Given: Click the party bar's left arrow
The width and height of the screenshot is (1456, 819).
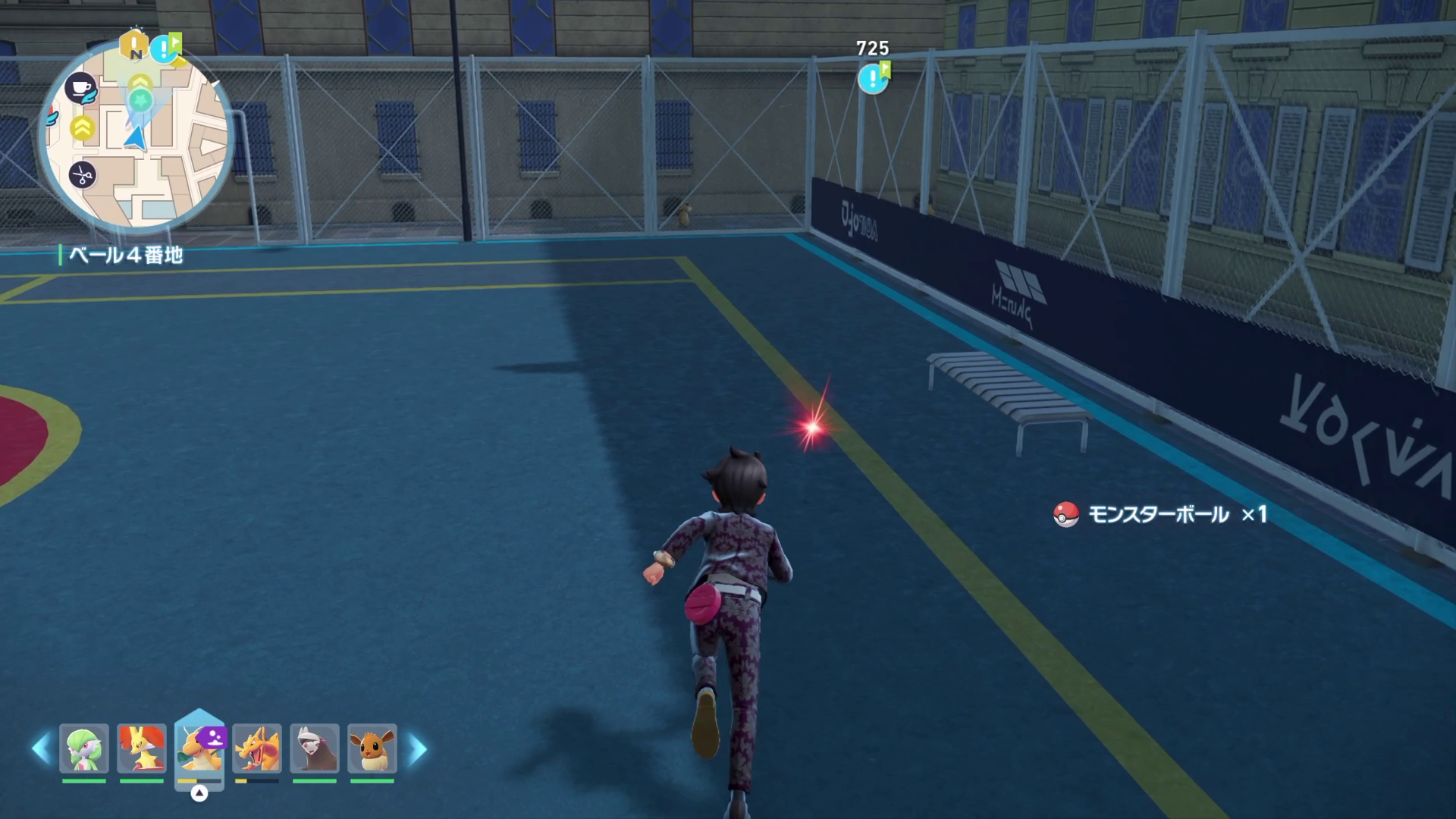Looking at the screenshot, I should coord(41,749).
